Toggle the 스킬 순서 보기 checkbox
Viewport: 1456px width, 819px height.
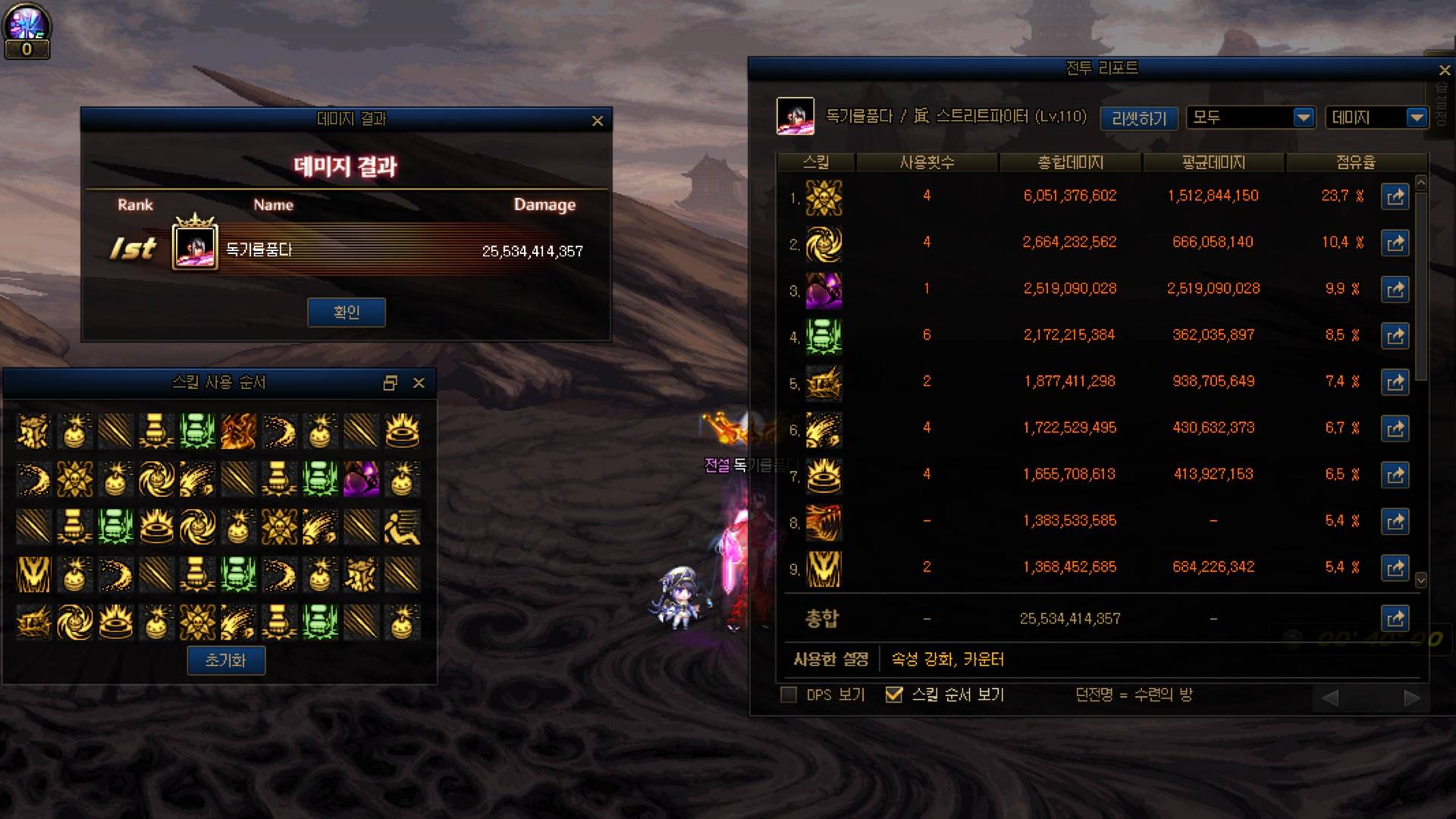click(x=894, y=695)
